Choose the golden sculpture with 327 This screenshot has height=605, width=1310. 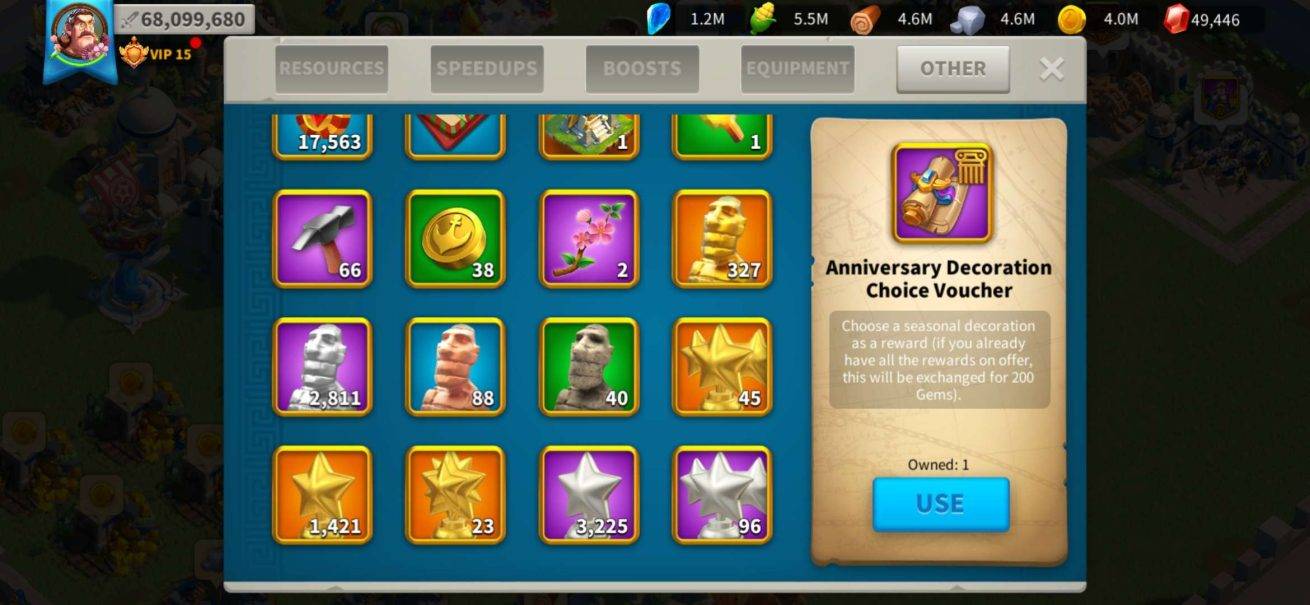[722, 239]
